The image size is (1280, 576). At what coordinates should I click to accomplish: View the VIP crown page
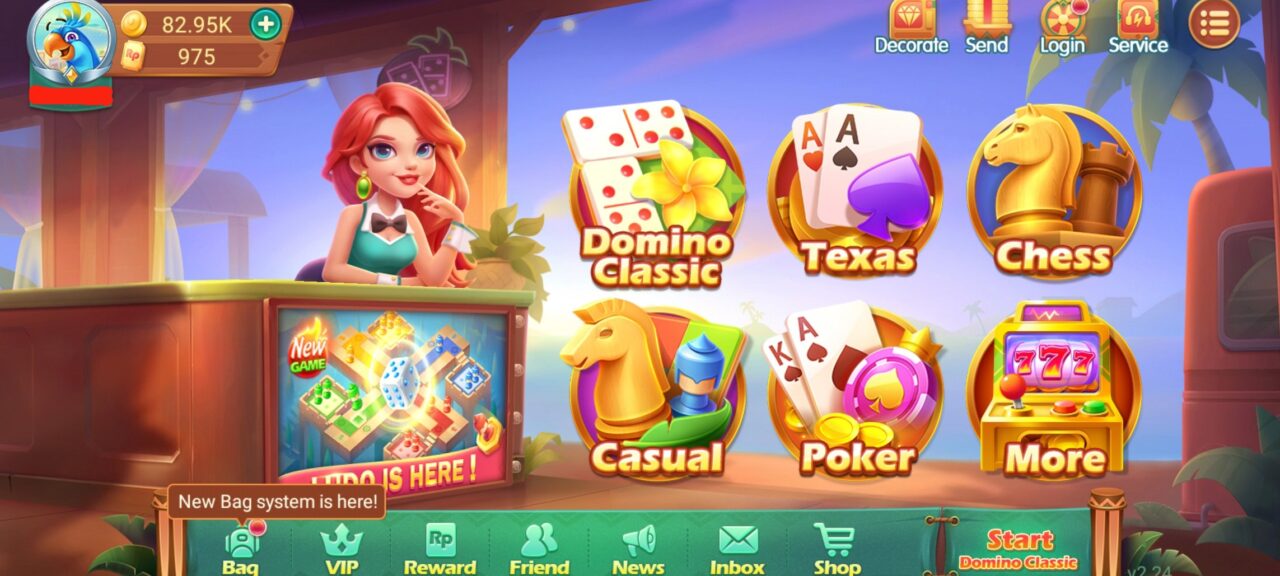[341, 548]
